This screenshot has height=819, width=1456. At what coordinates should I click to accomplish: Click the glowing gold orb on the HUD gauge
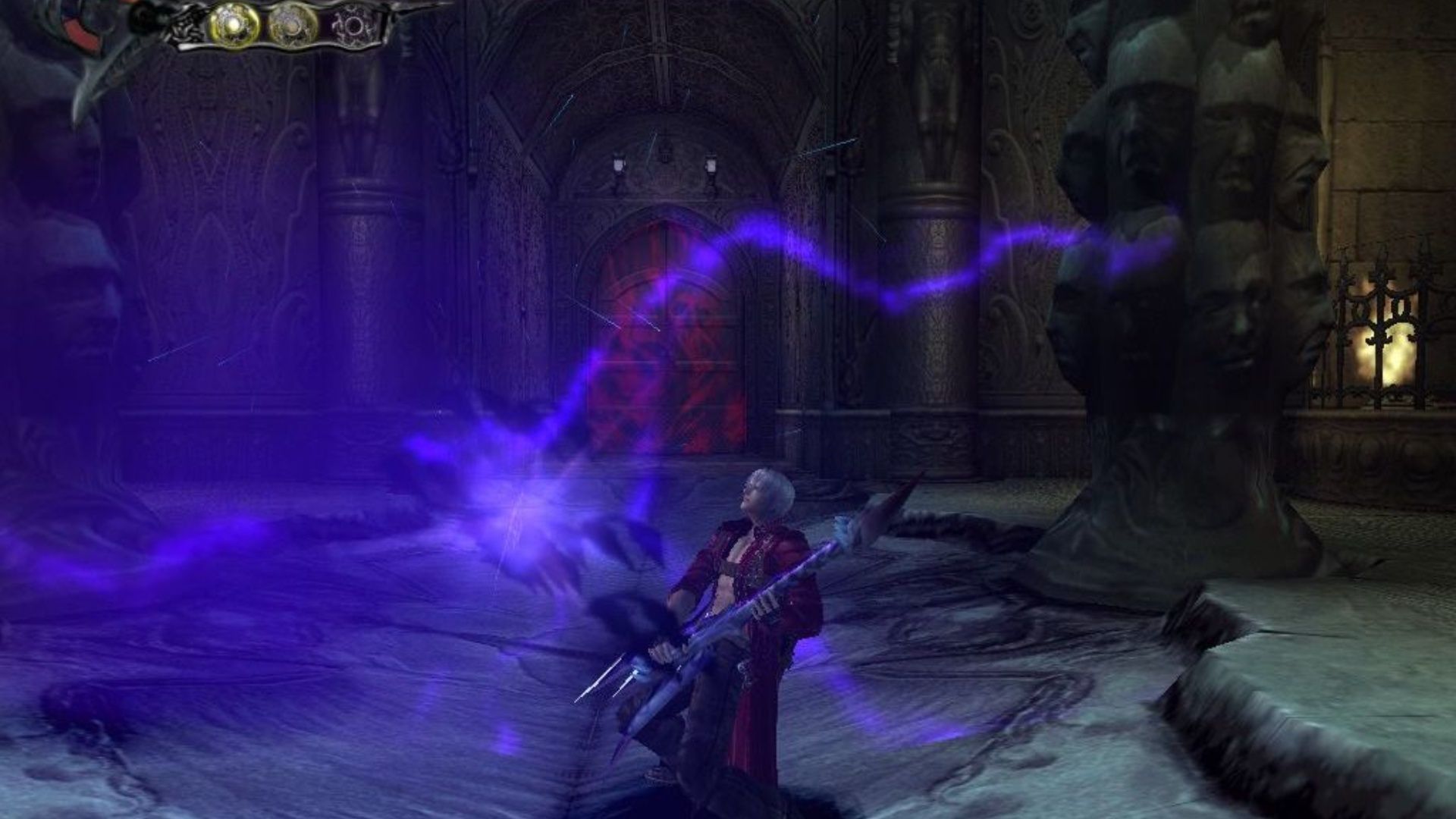pos(234,24)
